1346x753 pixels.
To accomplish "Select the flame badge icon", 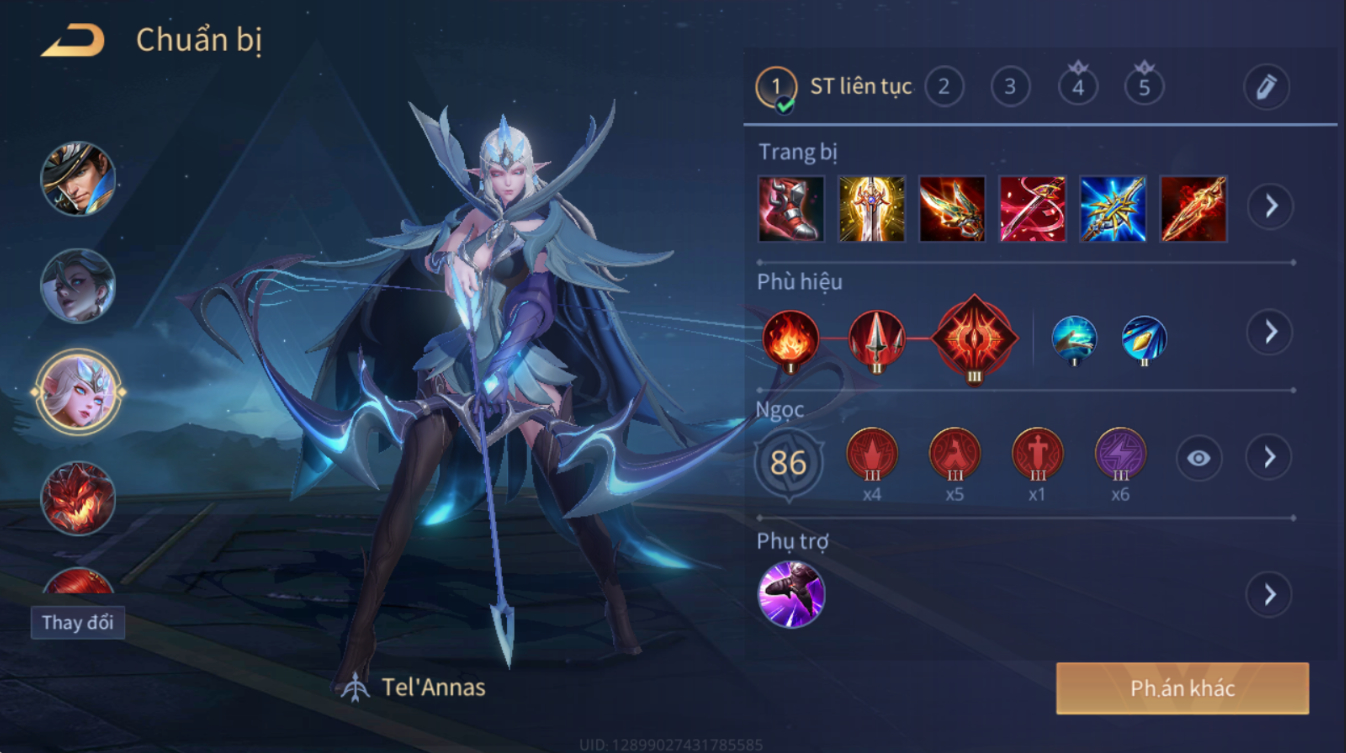I will point(790,338).
